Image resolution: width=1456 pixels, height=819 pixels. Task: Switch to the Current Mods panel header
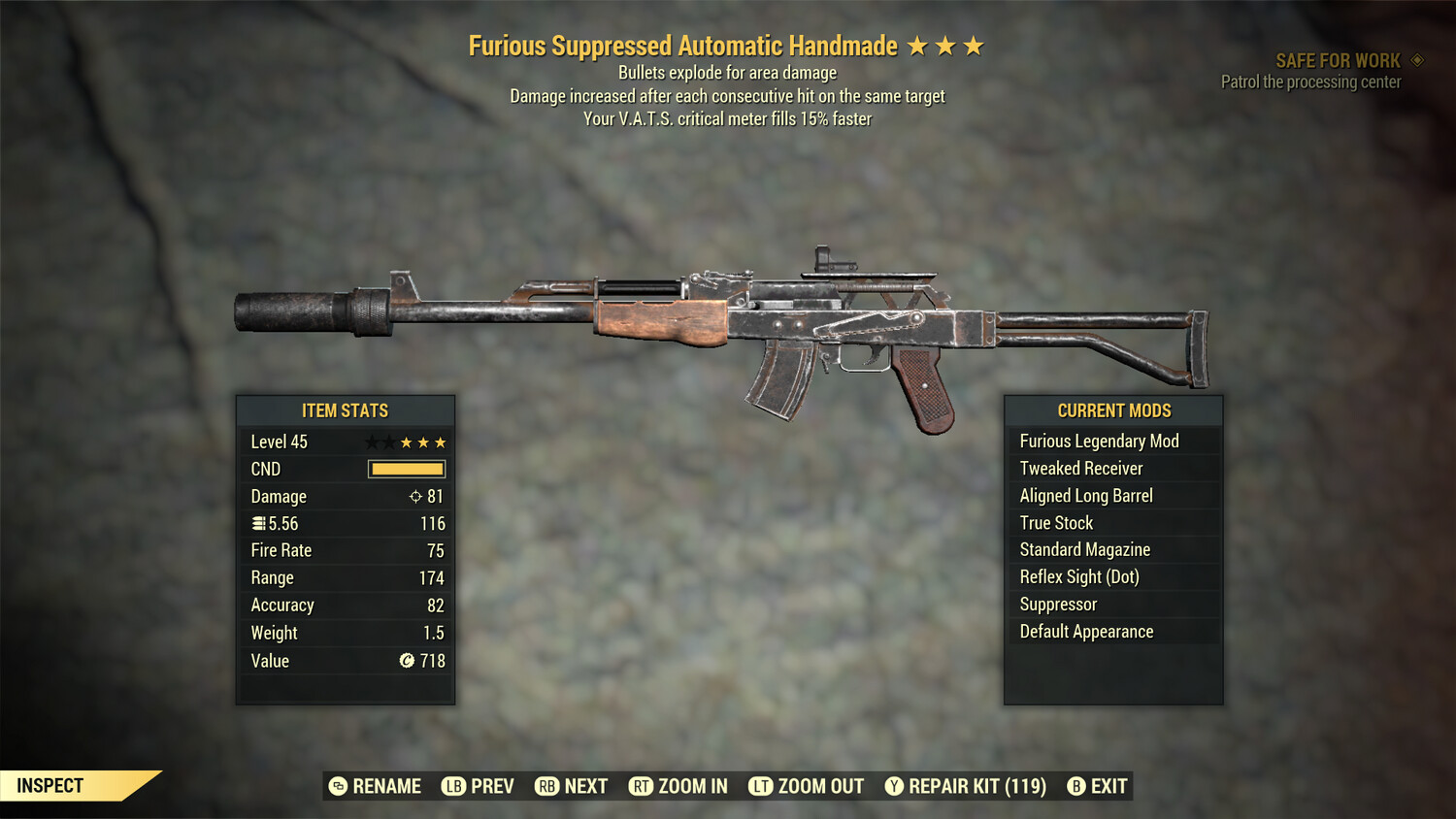[x=1113, y=410]
